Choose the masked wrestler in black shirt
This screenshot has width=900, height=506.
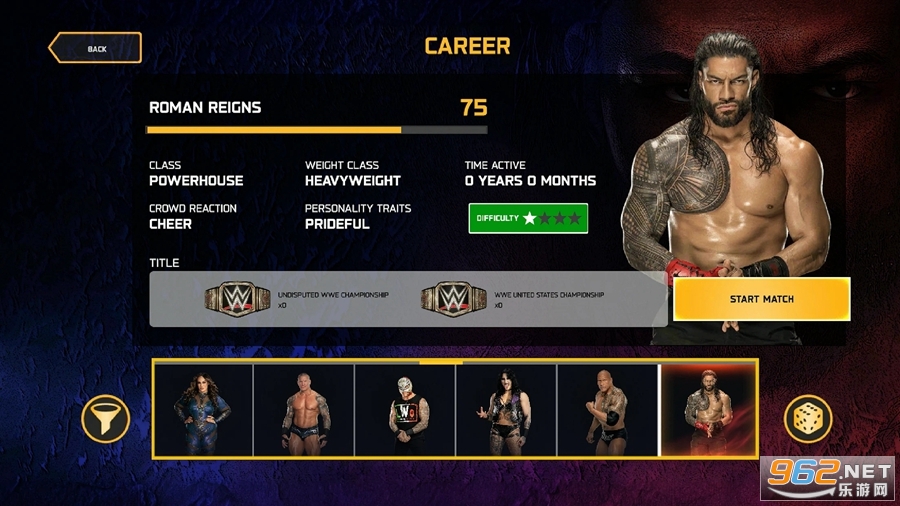point(405,409)
